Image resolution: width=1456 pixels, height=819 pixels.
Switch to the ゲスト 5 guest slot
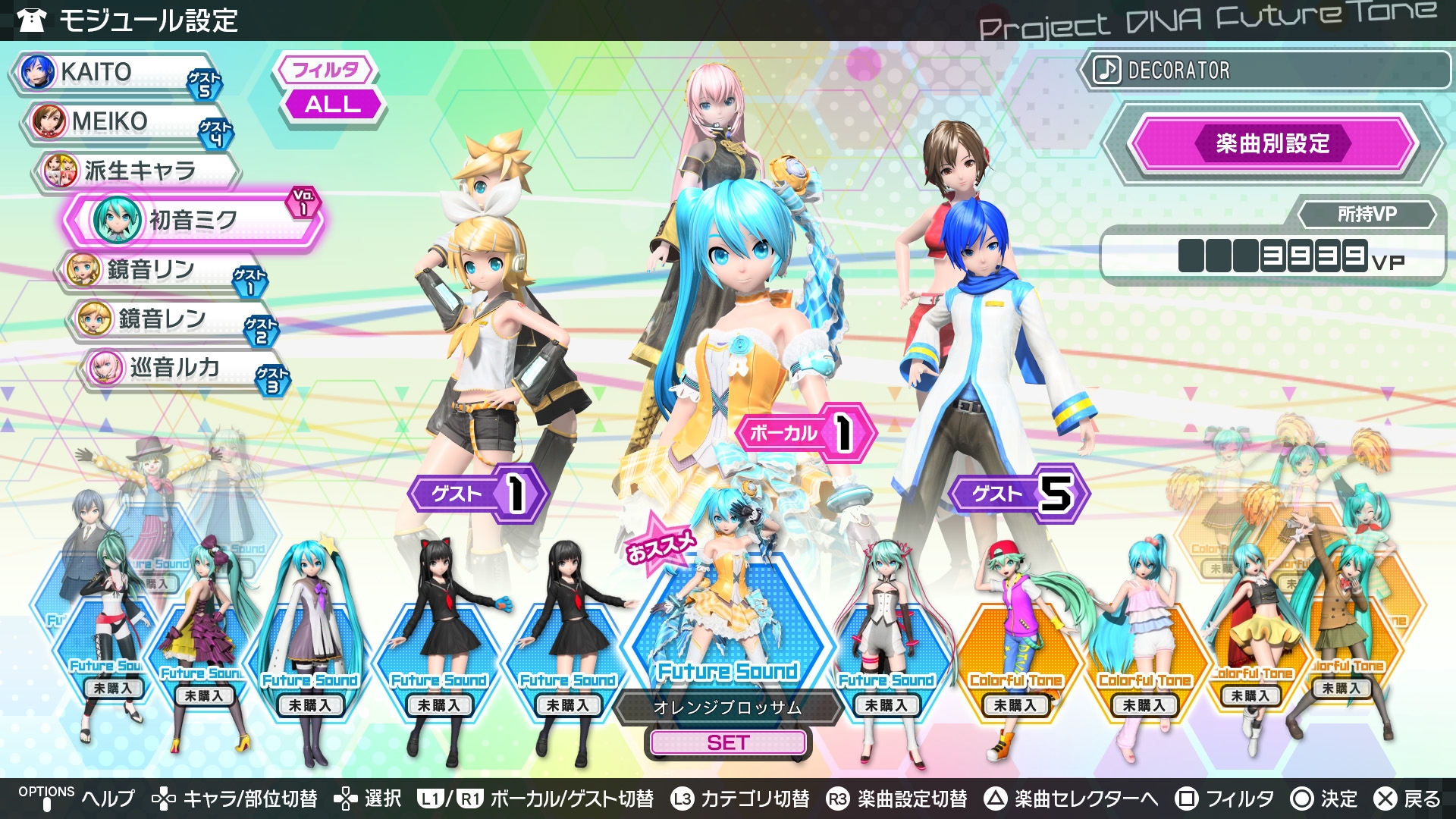pyautogui.click(x=1018, y=494)
